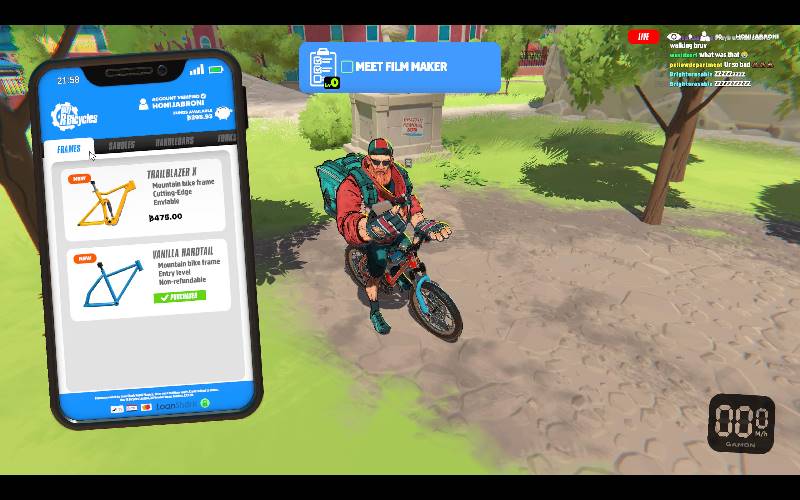
Task: Open the Saddles tab
Action: point(121,145)
